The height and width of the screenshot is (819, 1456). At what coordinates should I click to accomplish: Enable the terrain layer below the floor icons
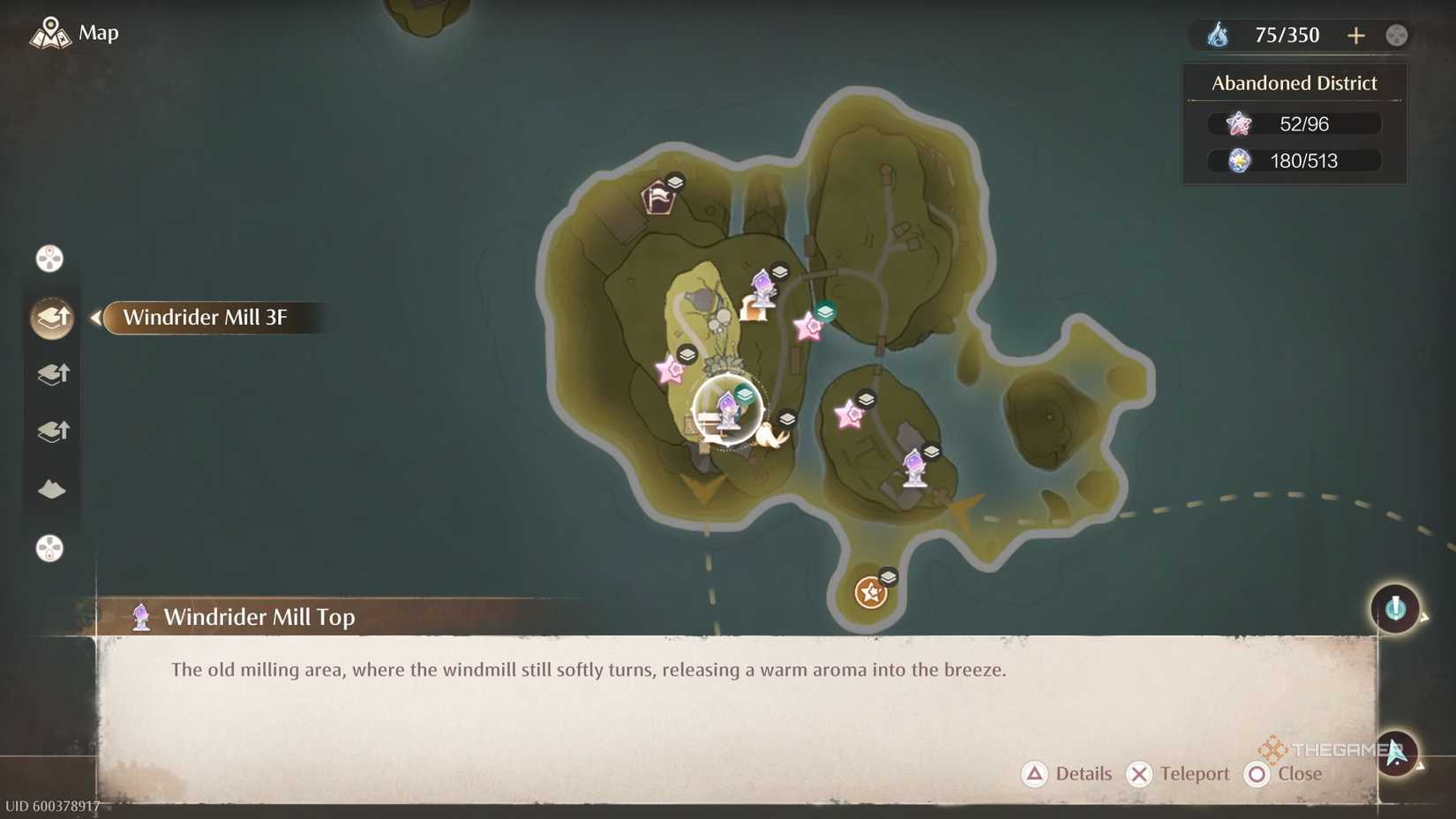pos(51,489)
